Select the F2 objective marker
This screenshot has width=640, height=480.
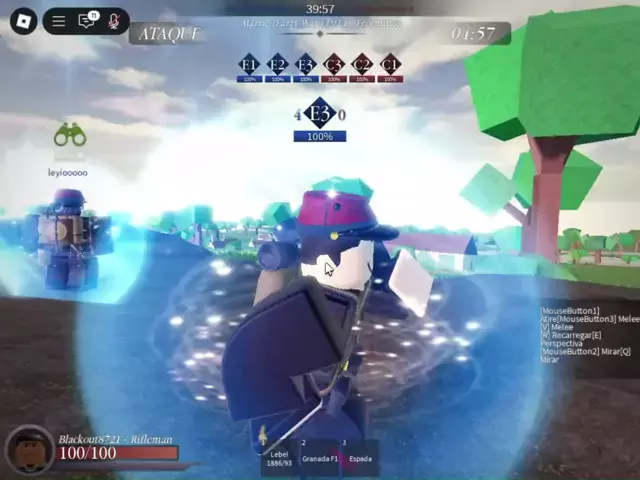click(277, 65)
